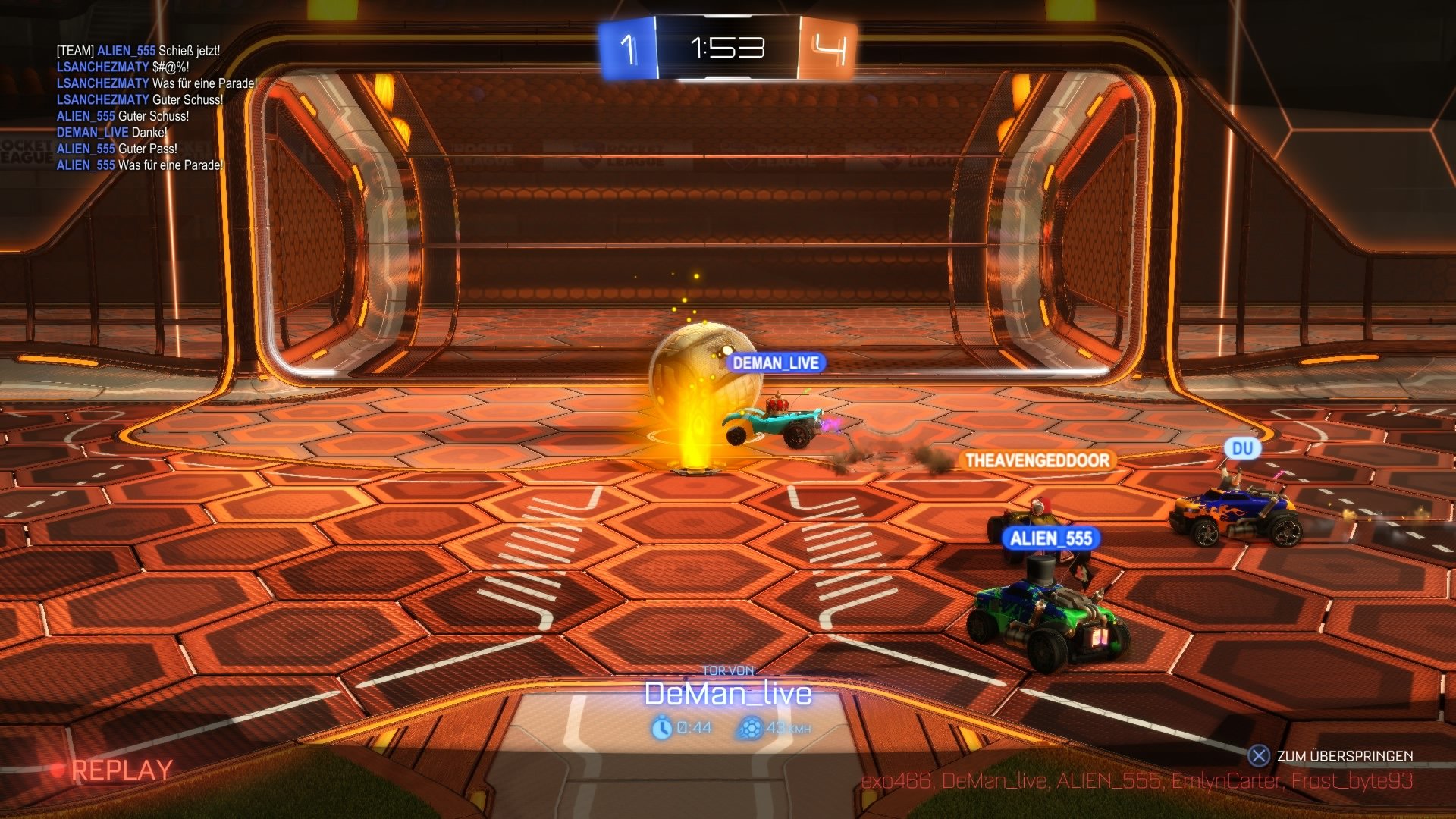
Task: Click the Rocket League logo on the wall banner
Action: [x=615, y=152]
